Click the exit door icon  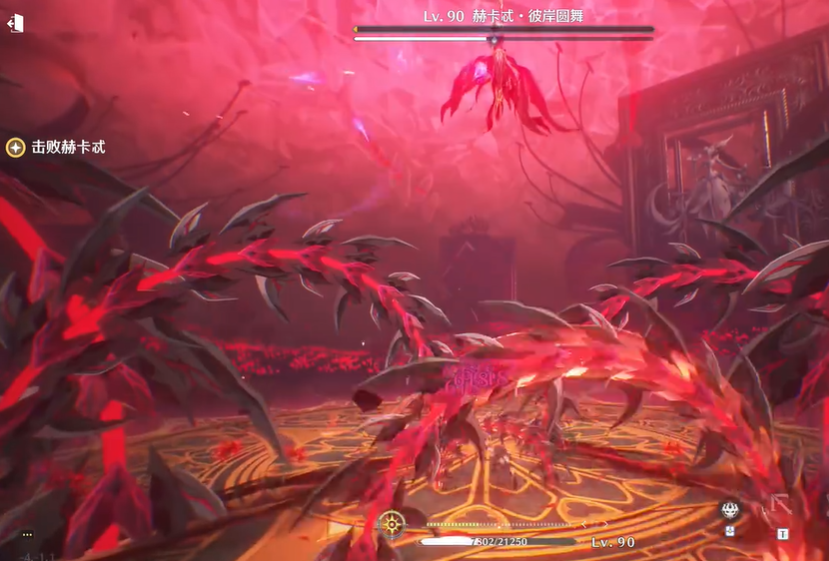coord(15,23)
